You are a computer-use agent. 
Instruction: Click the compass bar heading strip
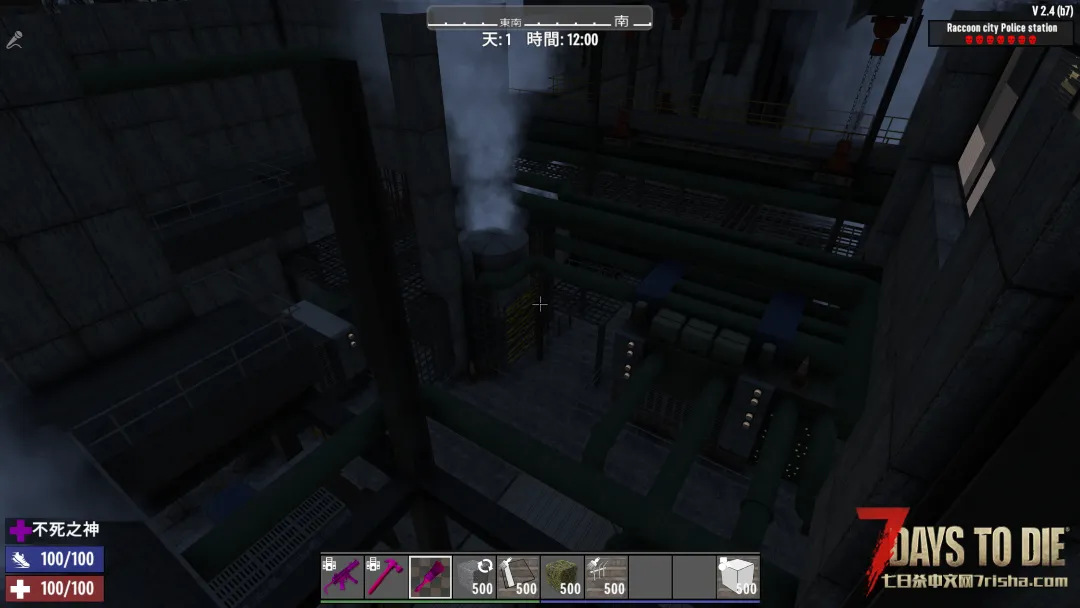coord(539,19)
